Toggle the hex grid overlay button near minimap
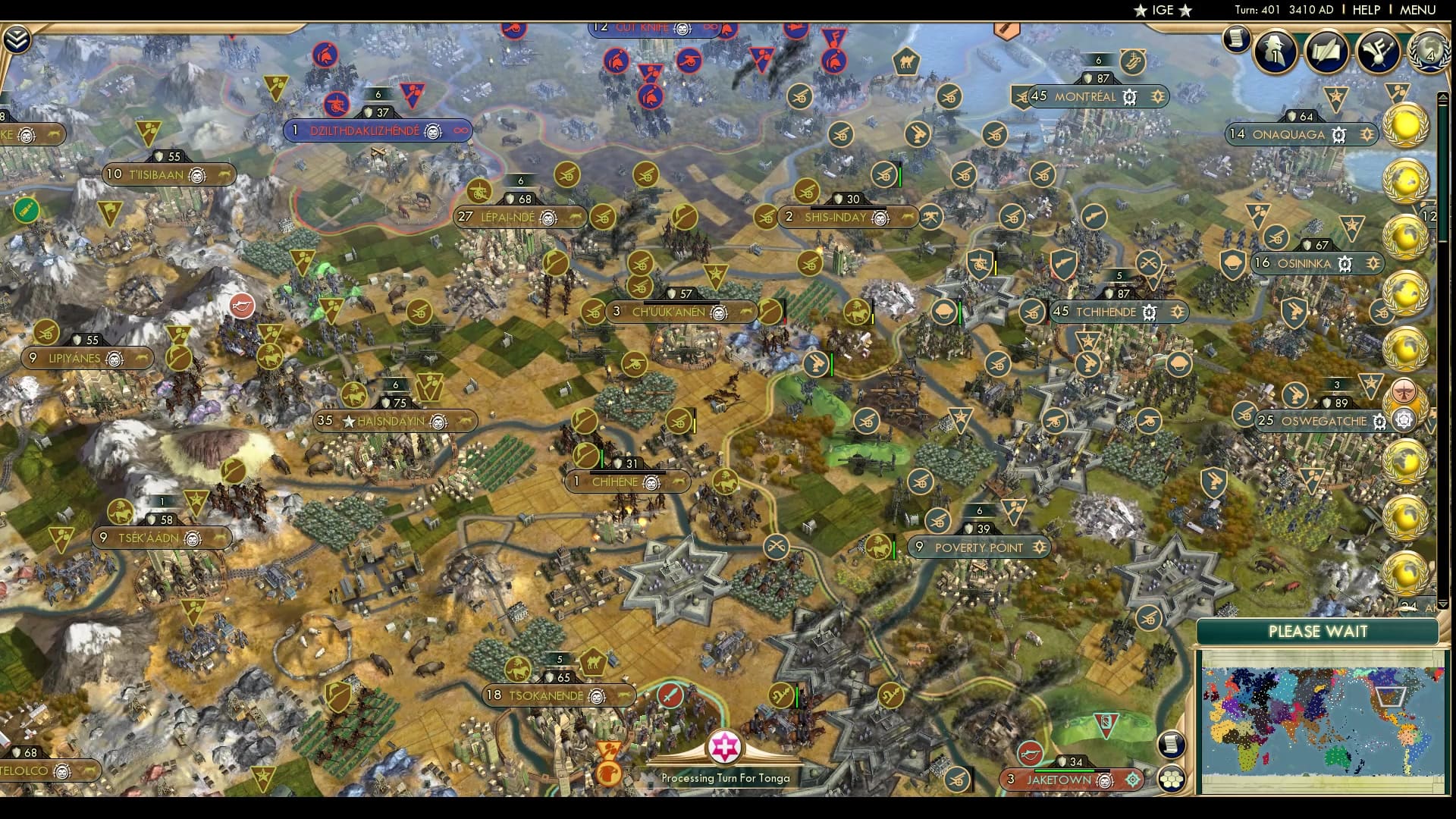 1171,778
